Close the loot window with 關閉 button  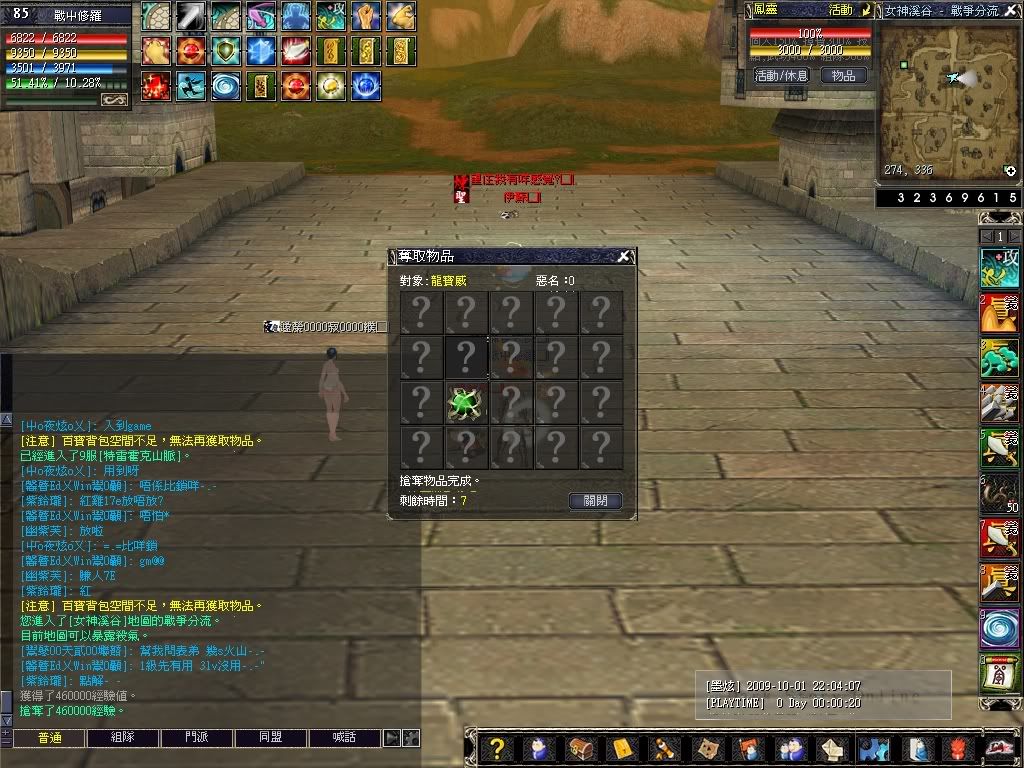(x=595, y=501)
